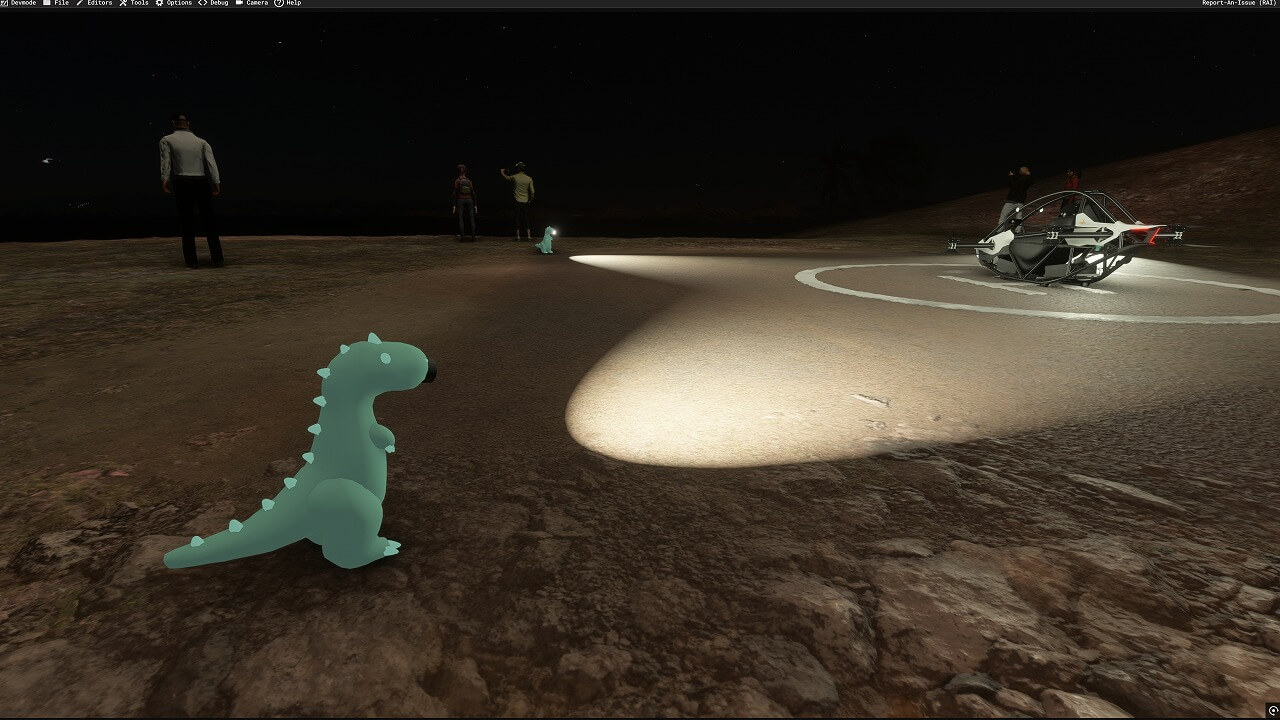
Task: Expand the Debug menu
Action: (x=213, y=3)
